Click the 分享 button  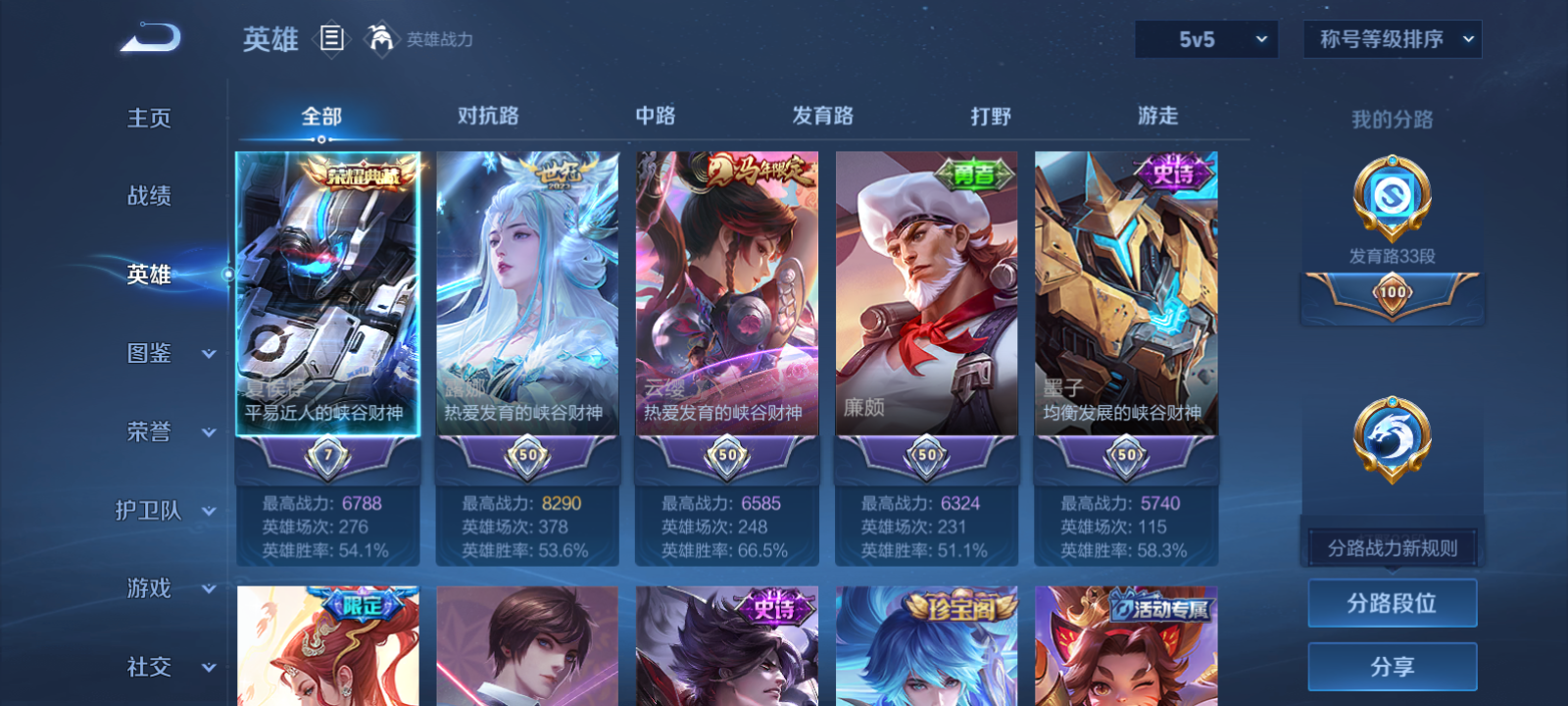[1392, 665]
